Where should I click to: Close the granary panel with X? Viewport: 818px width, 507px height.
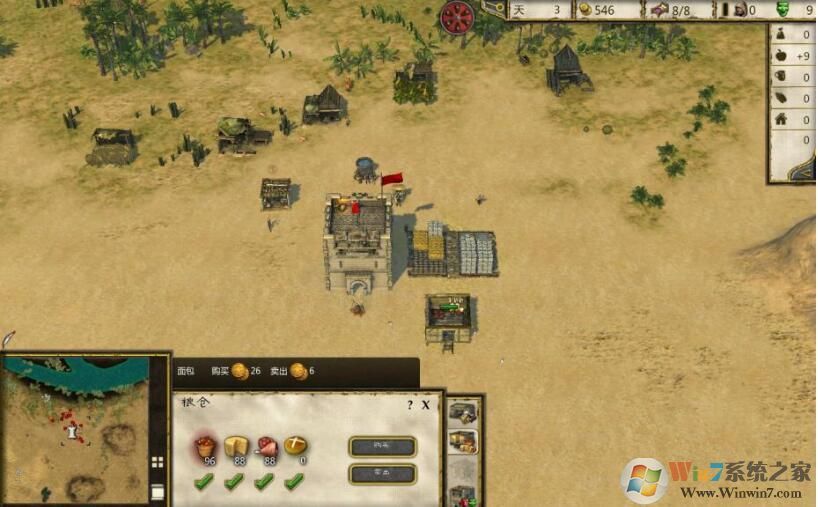pos(426,405)
